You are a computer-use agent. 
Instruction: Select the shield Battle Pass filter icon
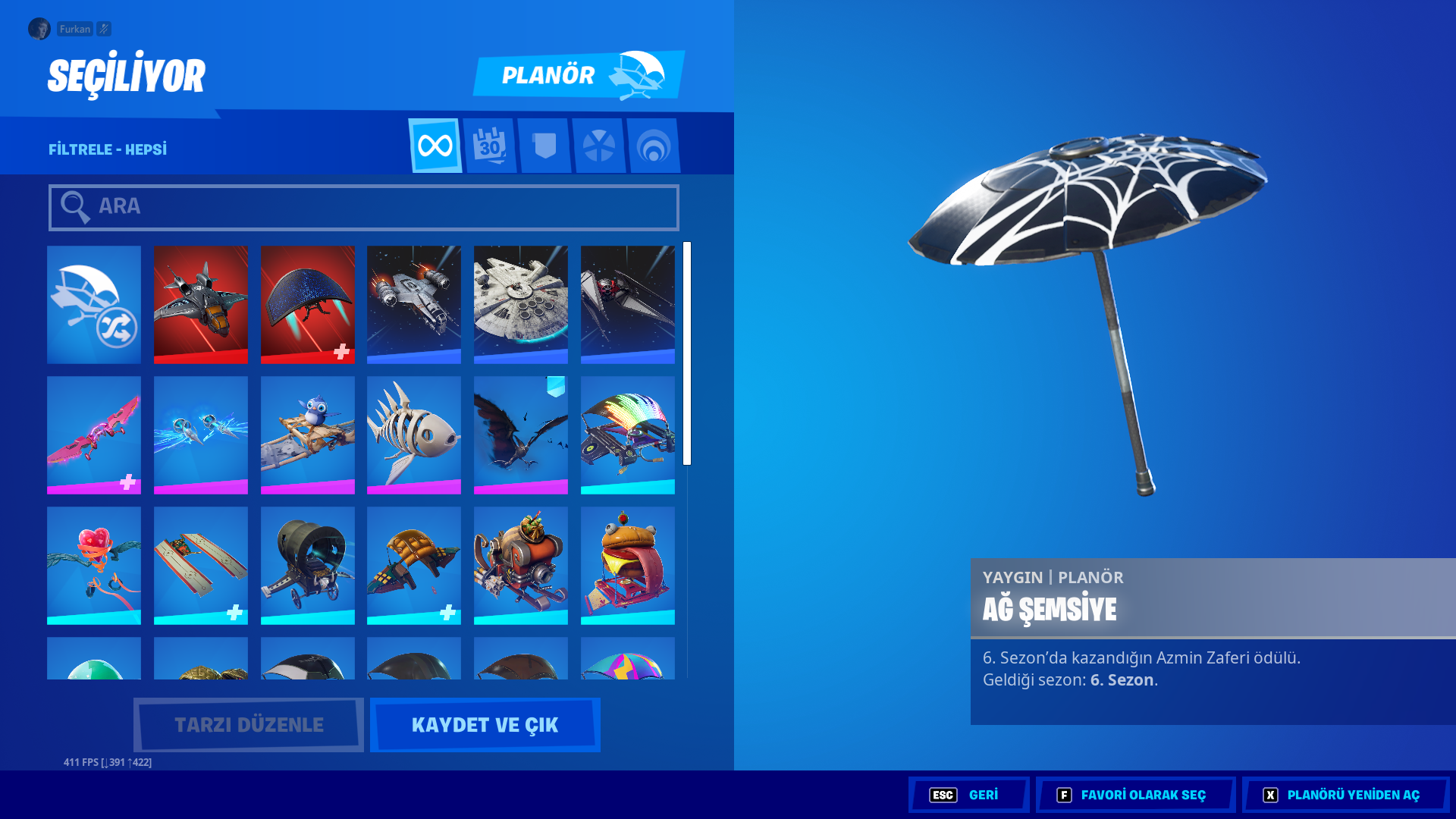545,146
